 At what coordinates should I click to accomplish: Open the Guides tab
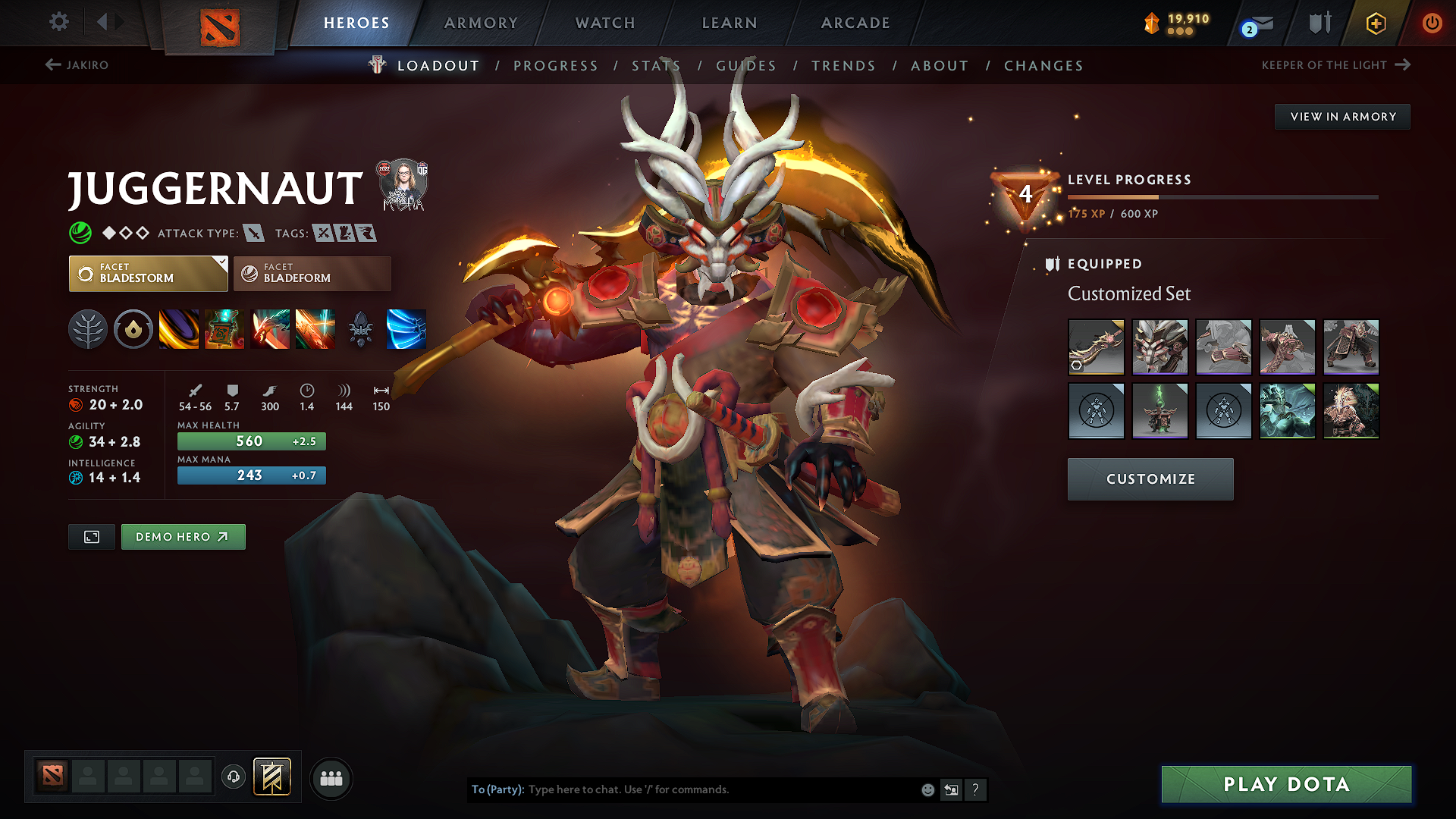pos(745,66)
